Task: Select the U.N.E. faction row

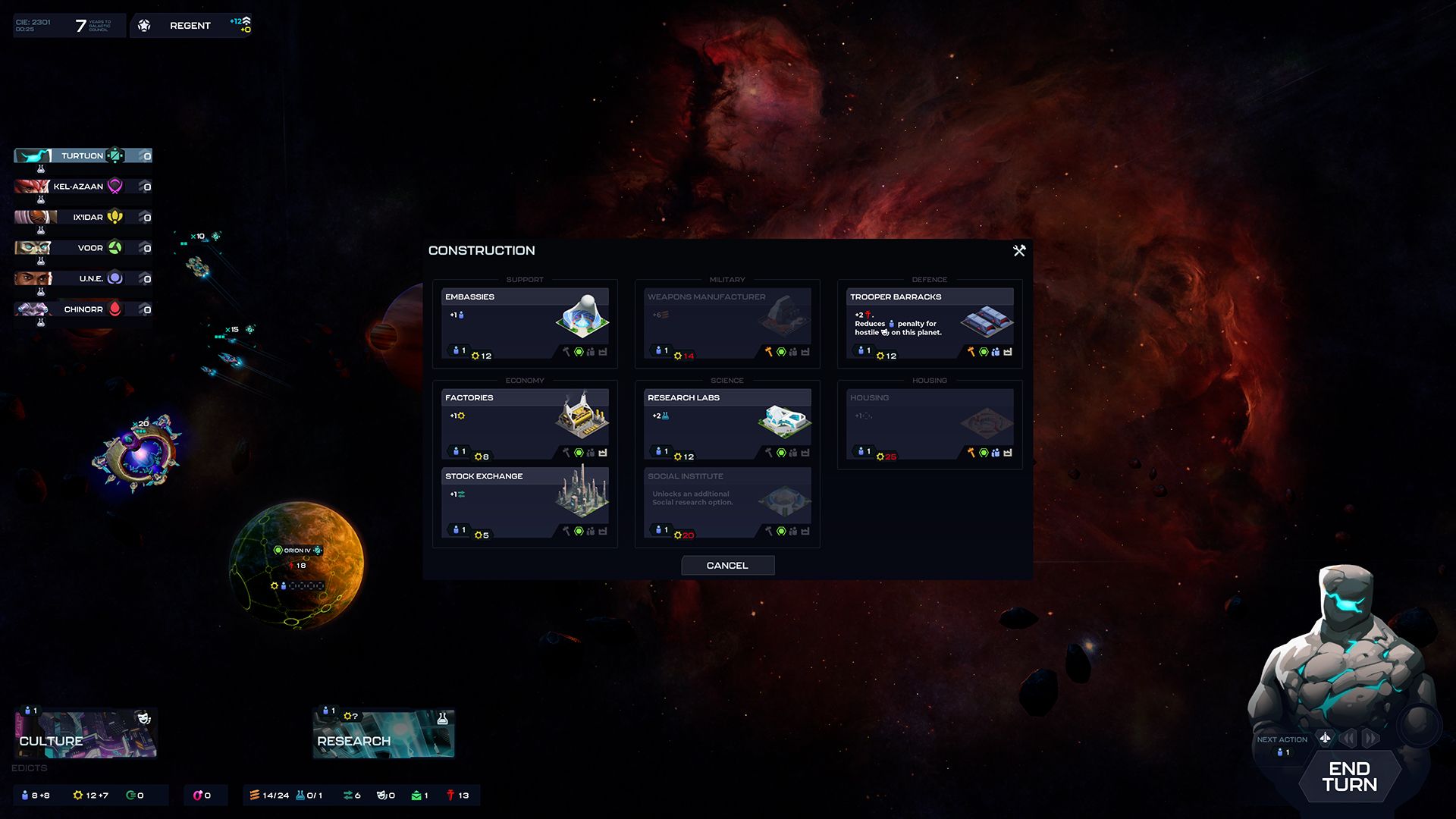Action: (x=83, y=279)
